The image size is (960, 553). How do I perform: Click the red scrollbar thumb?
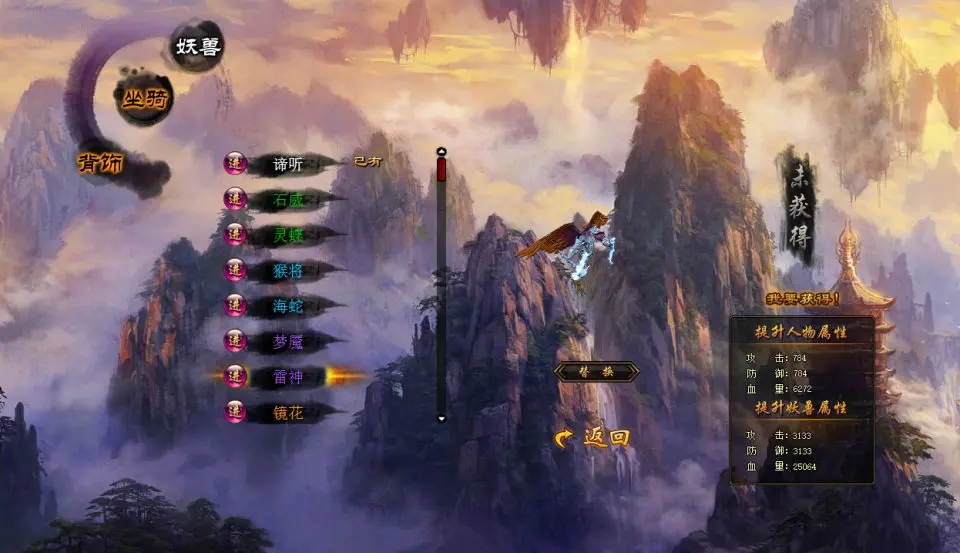coord(441,169)
